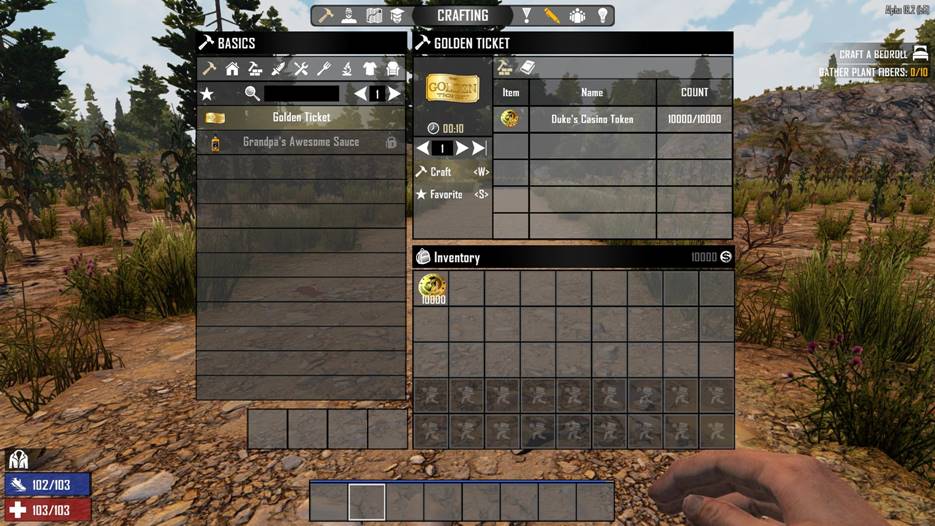Image resolution: width=935 pixels, height=526 pixels.
Task: Select the science microscope category
Action: click(347, 69)
